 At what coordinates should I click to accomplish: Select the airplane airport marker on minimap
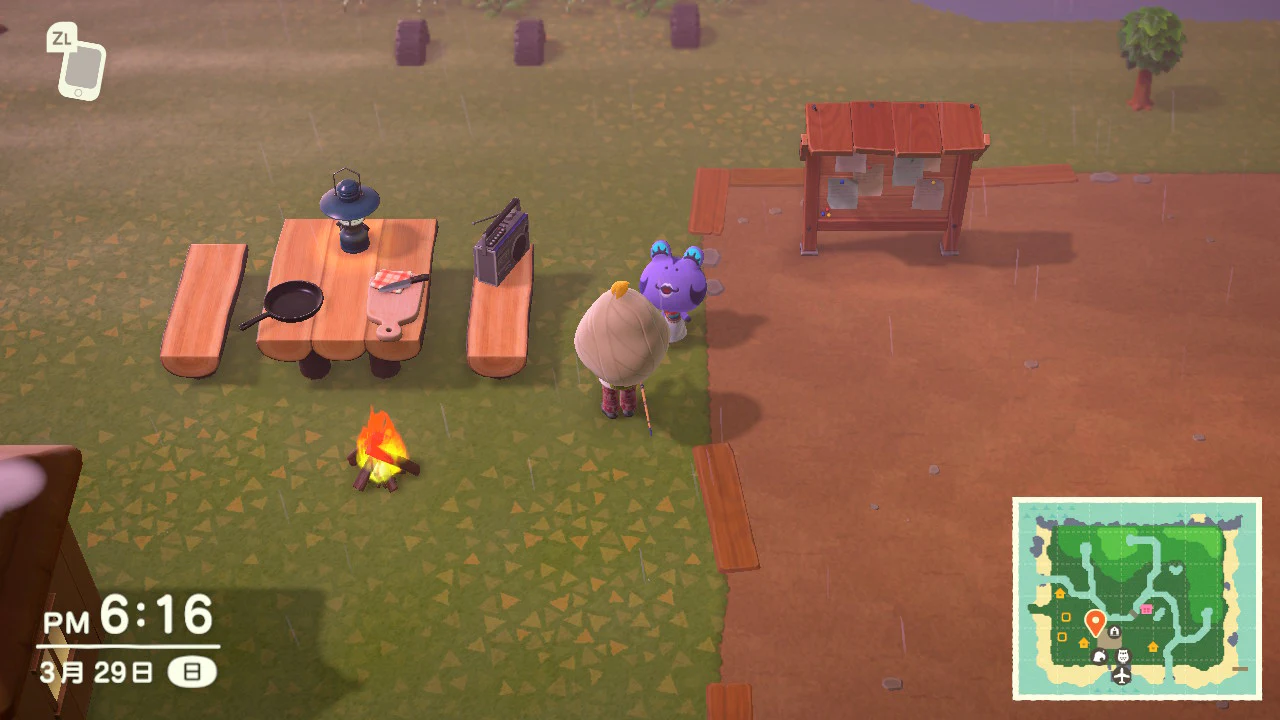tap(1122, 676)
